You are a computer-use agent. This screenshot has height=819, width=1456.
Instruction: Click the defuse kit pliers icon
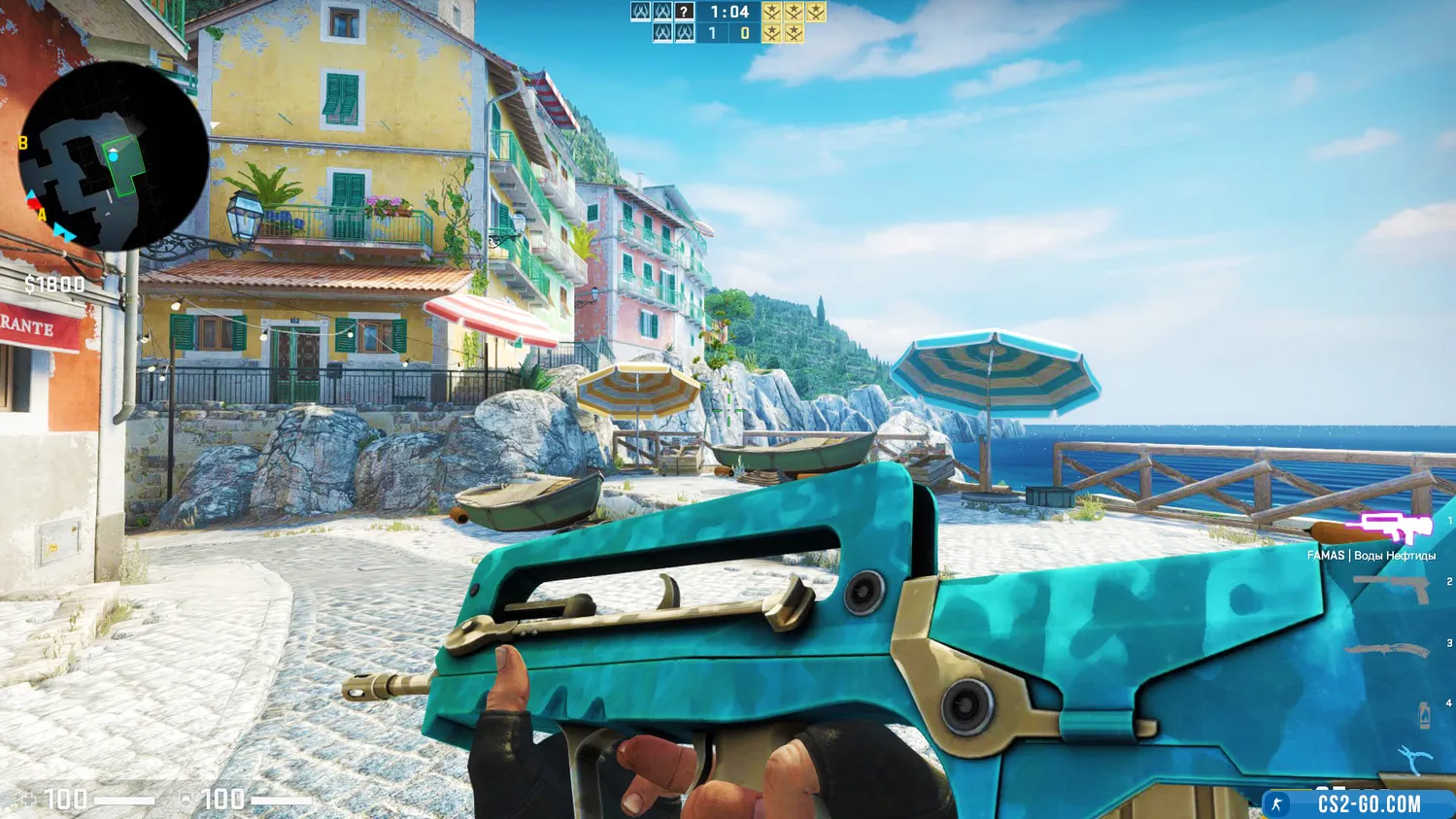(1415, 759)
